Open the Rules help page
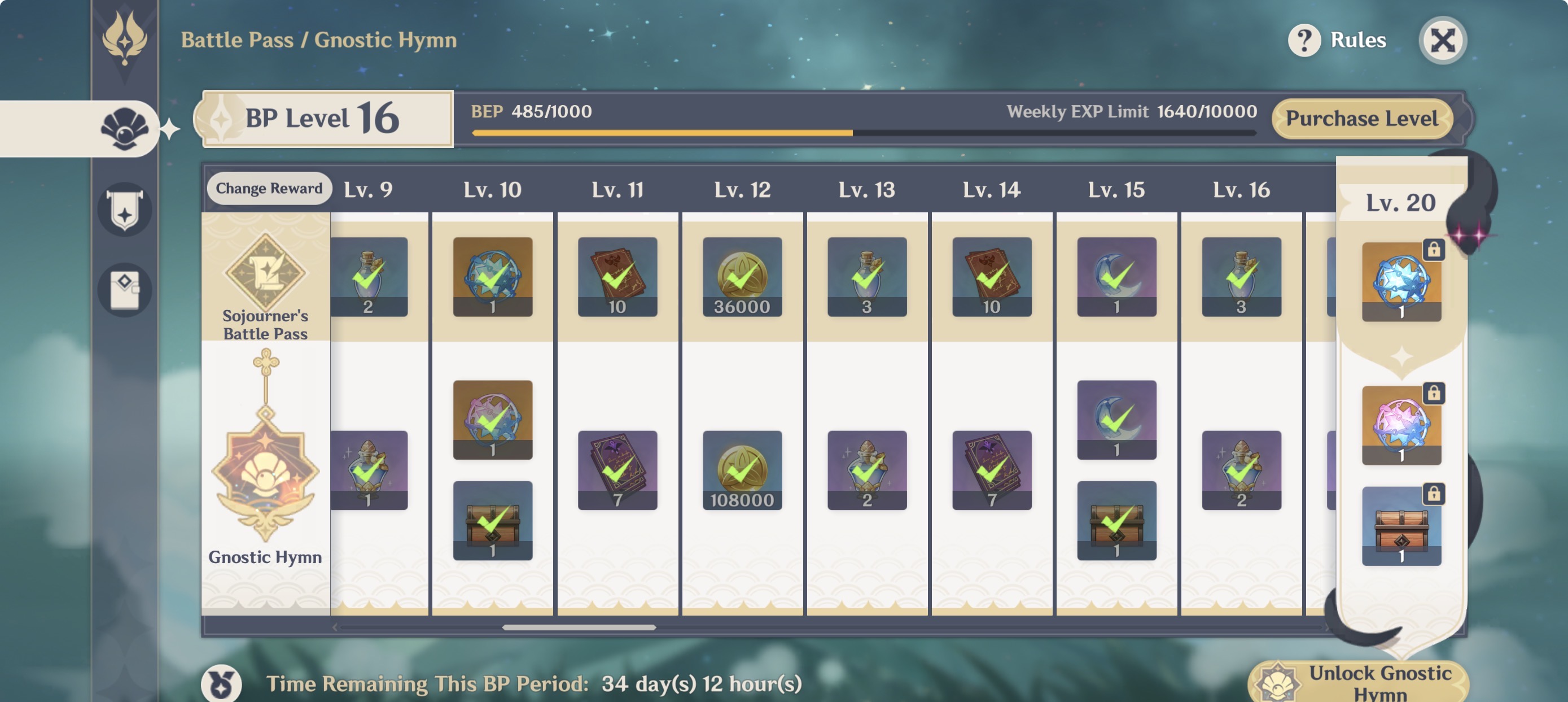The width and height of the screenshot is (1568, 702). tap(1337, 40)
